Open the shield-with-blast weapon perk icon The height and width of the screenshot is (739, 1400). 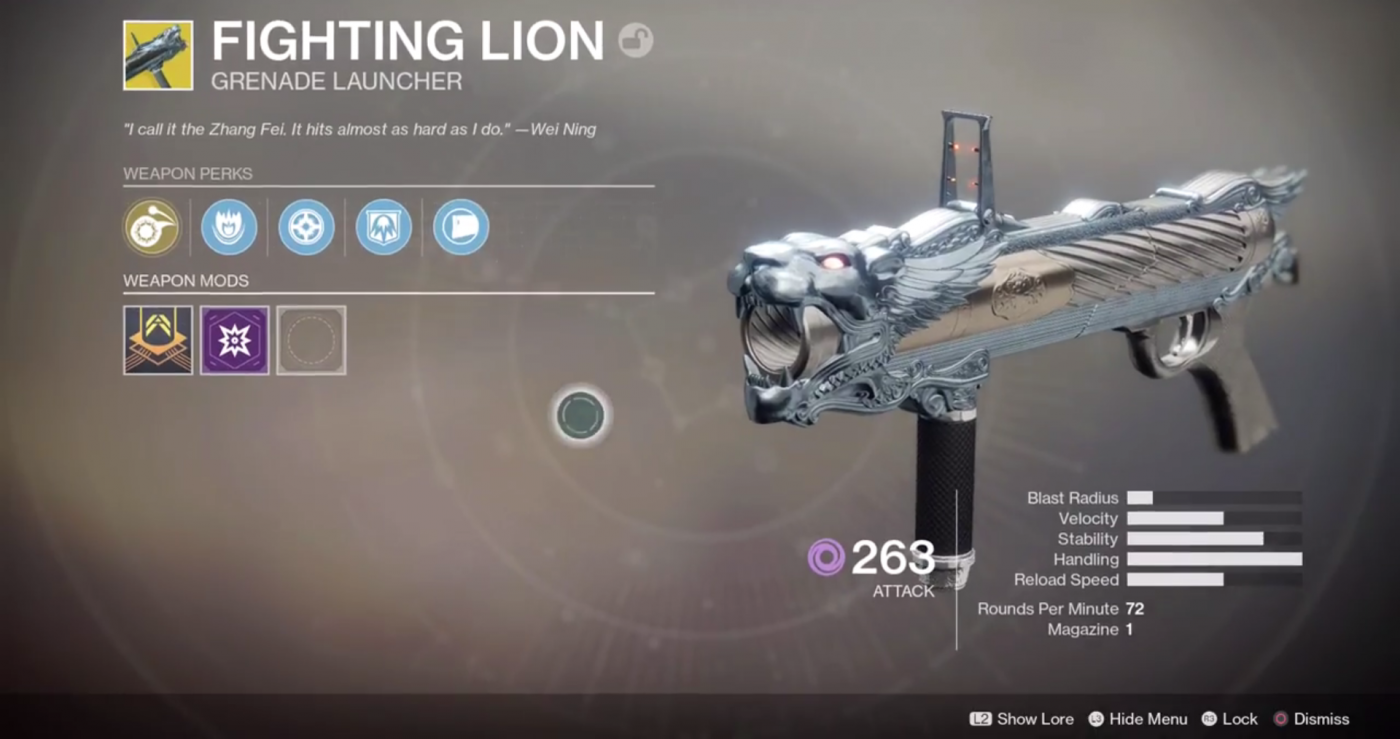[x=383, y=227]
